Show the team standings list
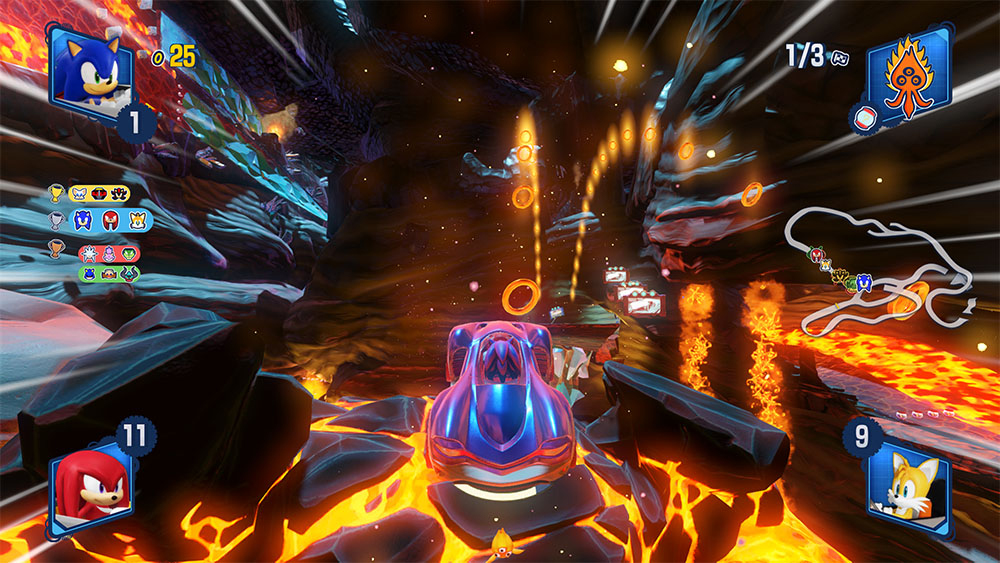The width and height of the screenshot is (1000, 563). [x=100, y=232]
